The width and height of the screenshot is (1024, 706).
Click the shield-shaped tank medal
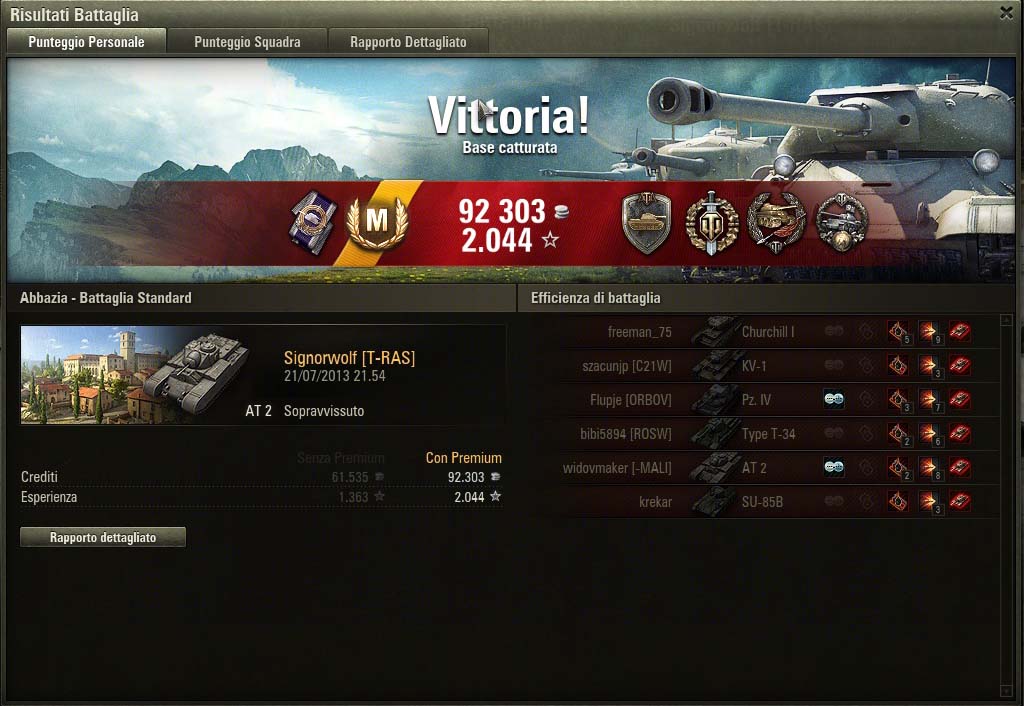[x=646, y=222]
